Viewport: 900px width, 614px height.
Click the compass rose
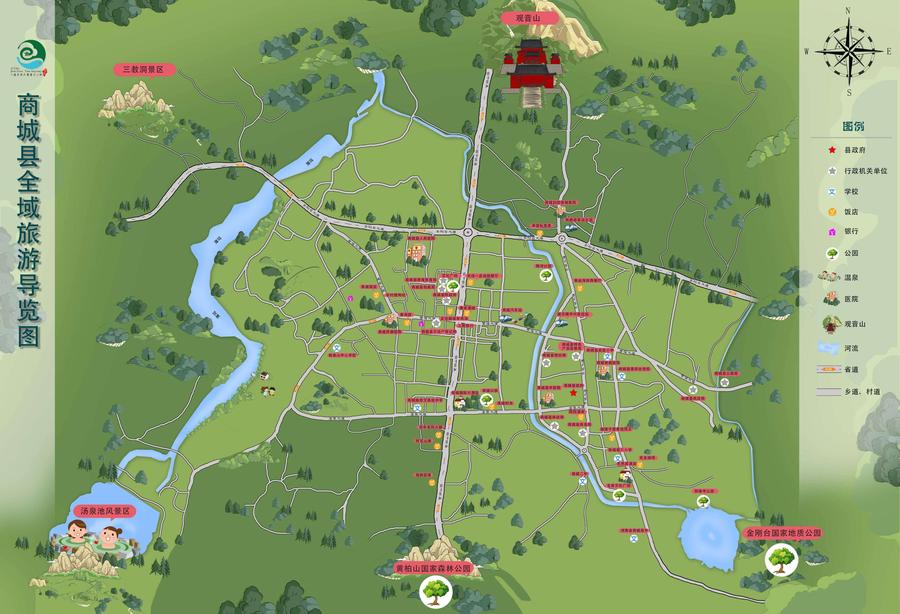pos(848,50)
